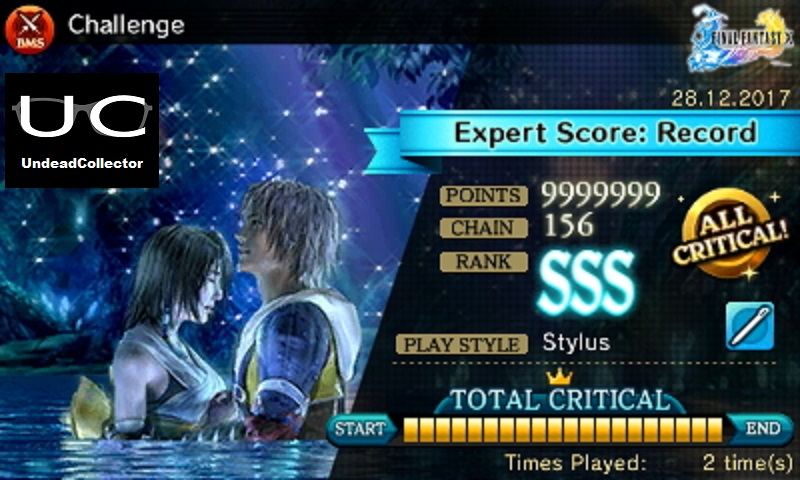The height and width of the screenshot is (480, 800).
Task: Tap the blue stylus play style icon
Action: [x=749, y=326]
